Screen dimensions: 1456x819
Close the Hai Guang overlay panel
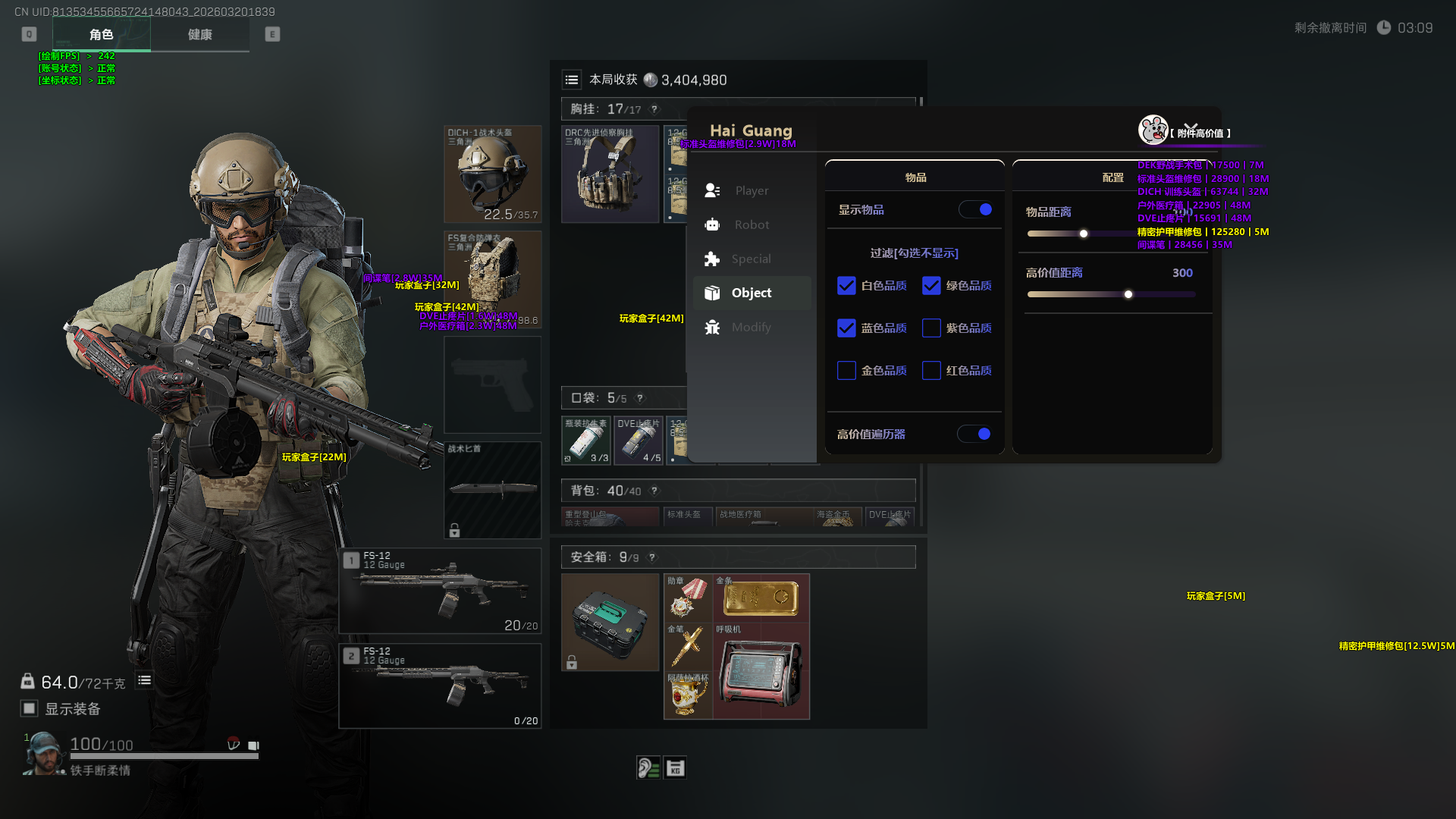pyautogui.click(x=1191, y=127)
